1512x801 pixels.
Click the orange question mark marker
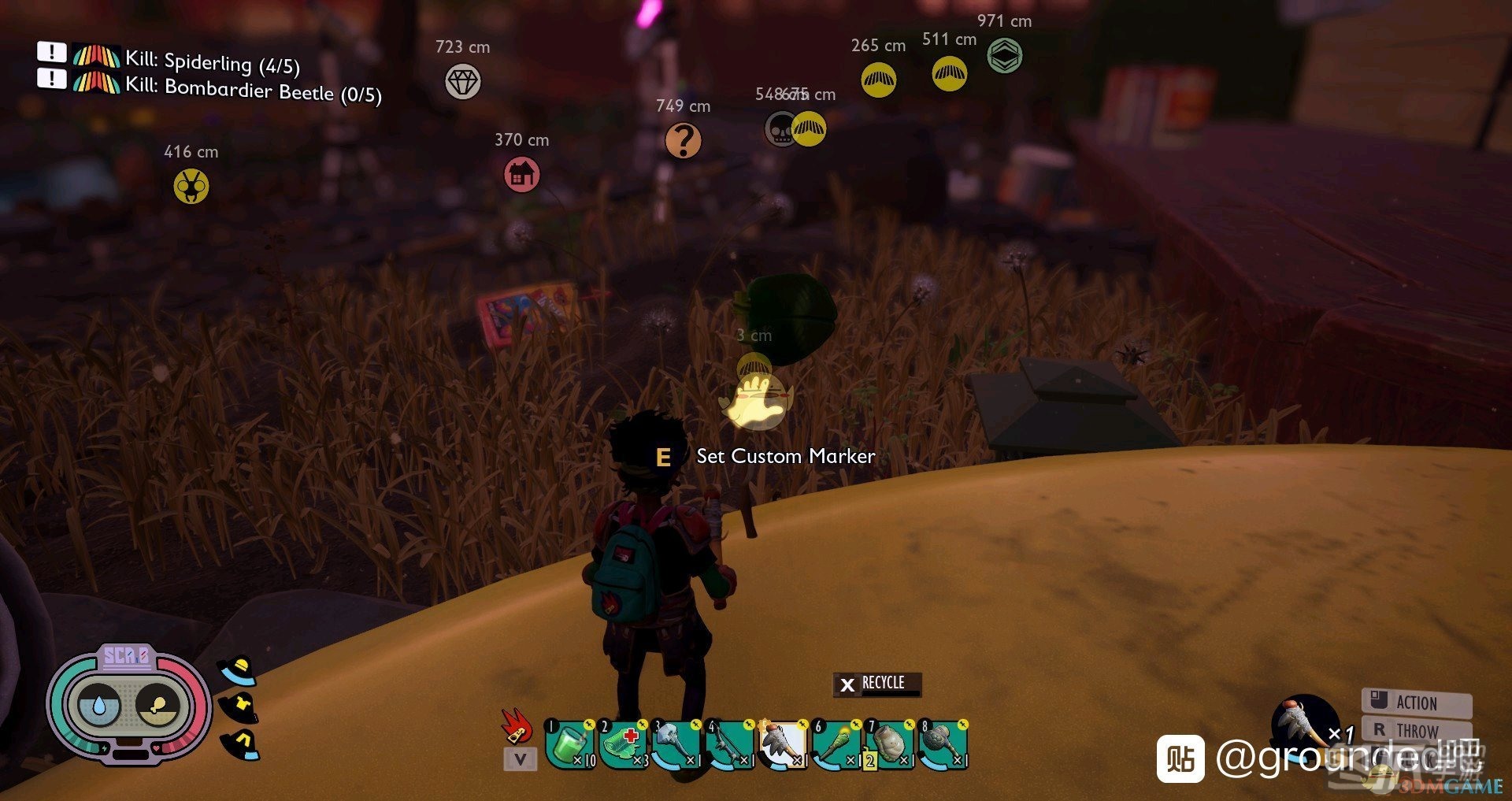pos(683,141)
